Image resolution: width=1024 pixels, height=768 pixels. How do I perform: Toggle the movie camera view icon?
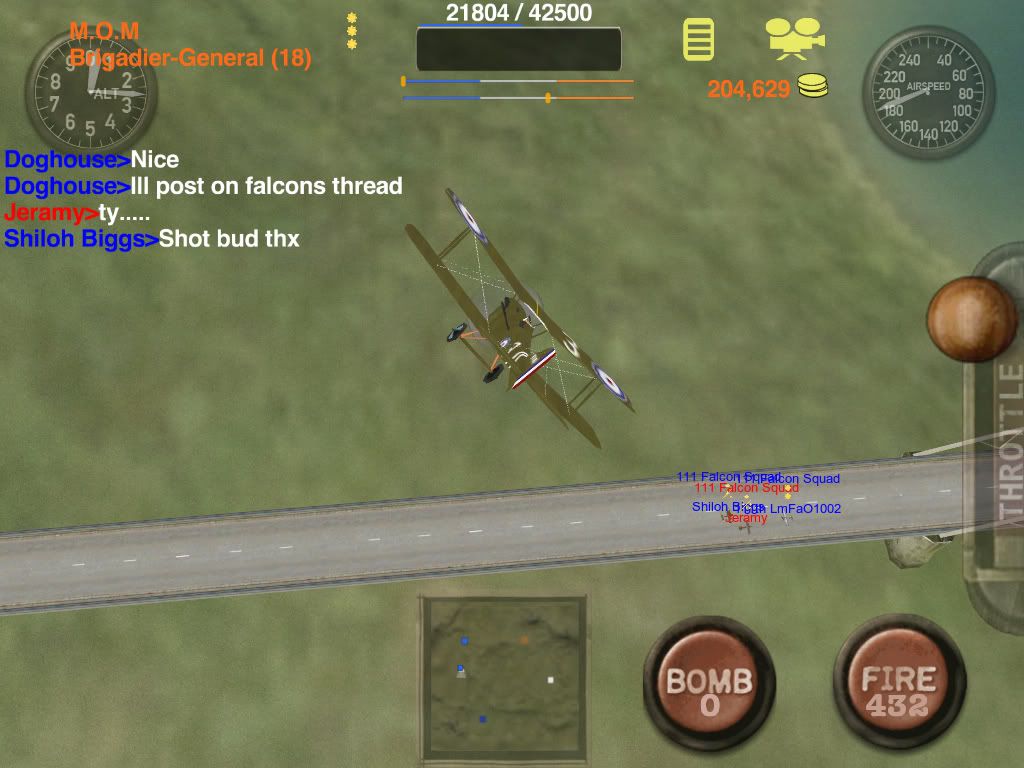click(795, 38)
